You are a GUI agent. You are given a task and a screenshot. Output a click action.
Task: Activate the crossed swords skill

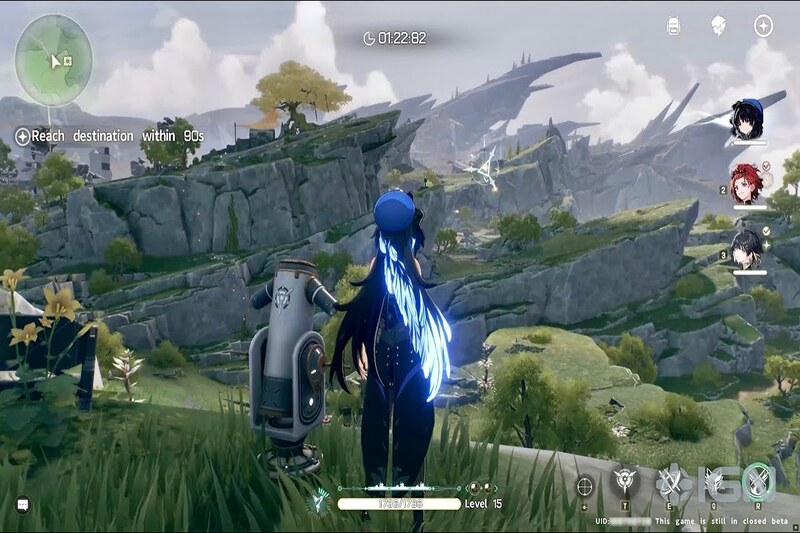click(x=669, y=483)
